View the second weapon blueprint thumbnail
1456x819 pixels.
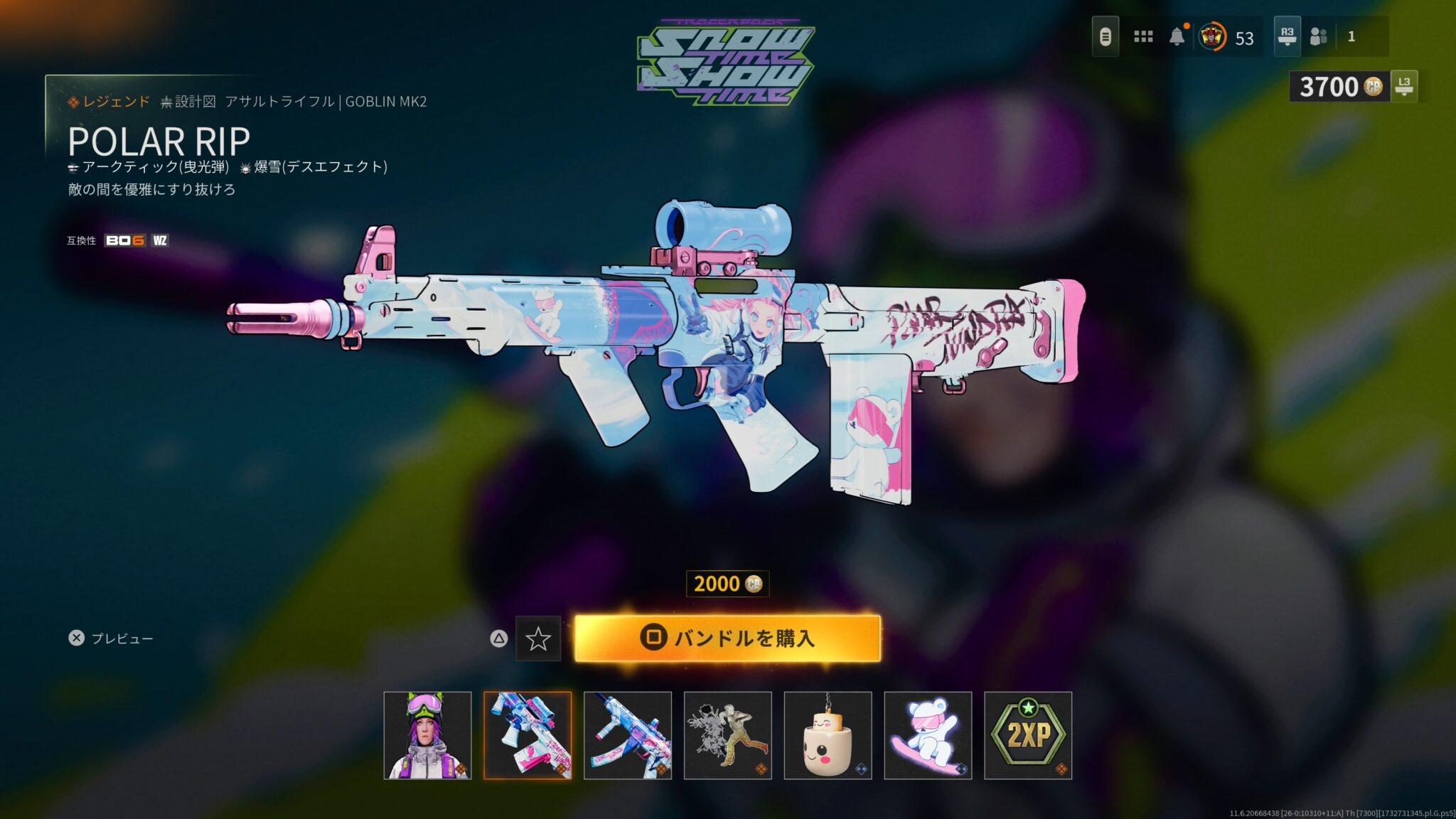click(628, 735)
